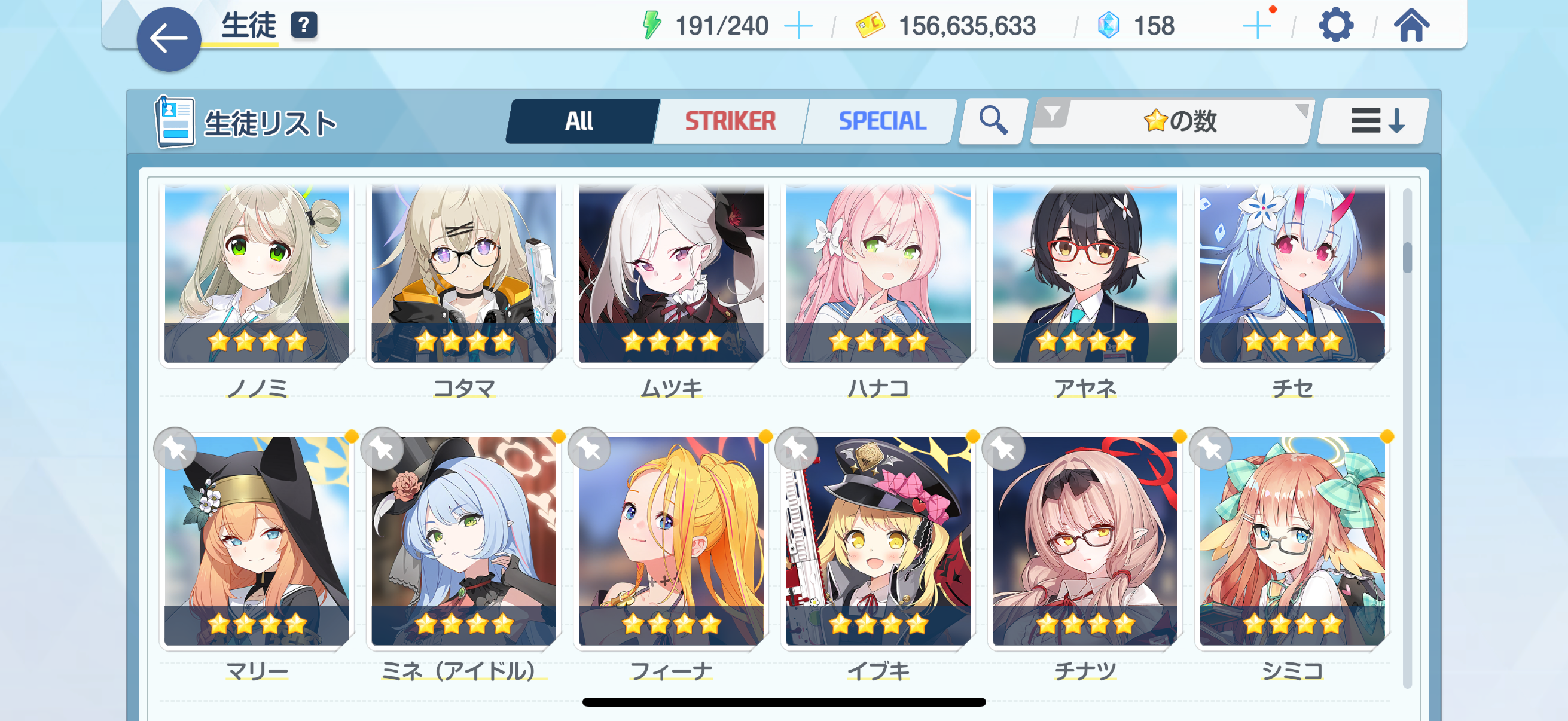Toggle the pin icon on フィーナ
The height and width of the screenshot is (721, 1568).
pos(589,449)
